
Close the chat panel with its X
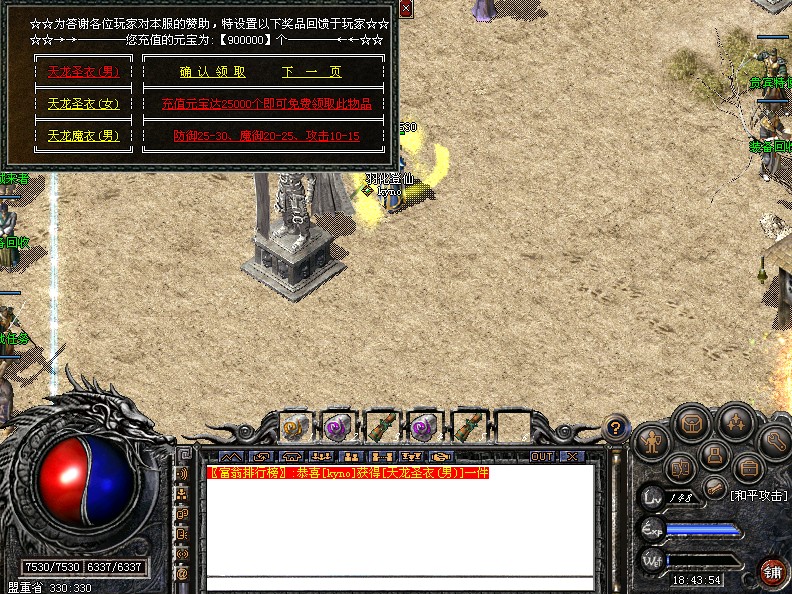coord(570,456)
